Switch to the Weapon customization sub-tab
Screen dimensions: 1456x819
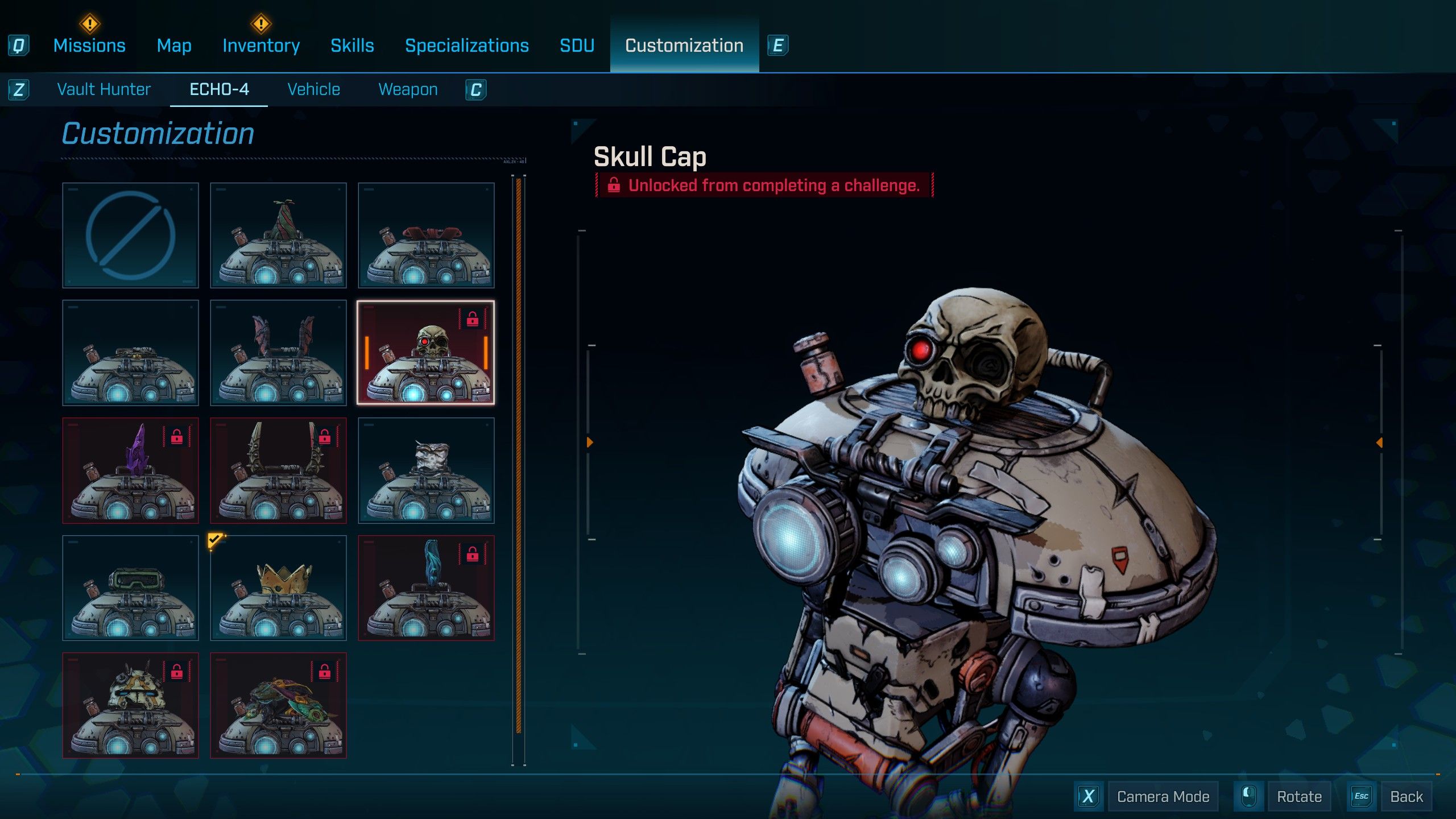tap(408, 89)
